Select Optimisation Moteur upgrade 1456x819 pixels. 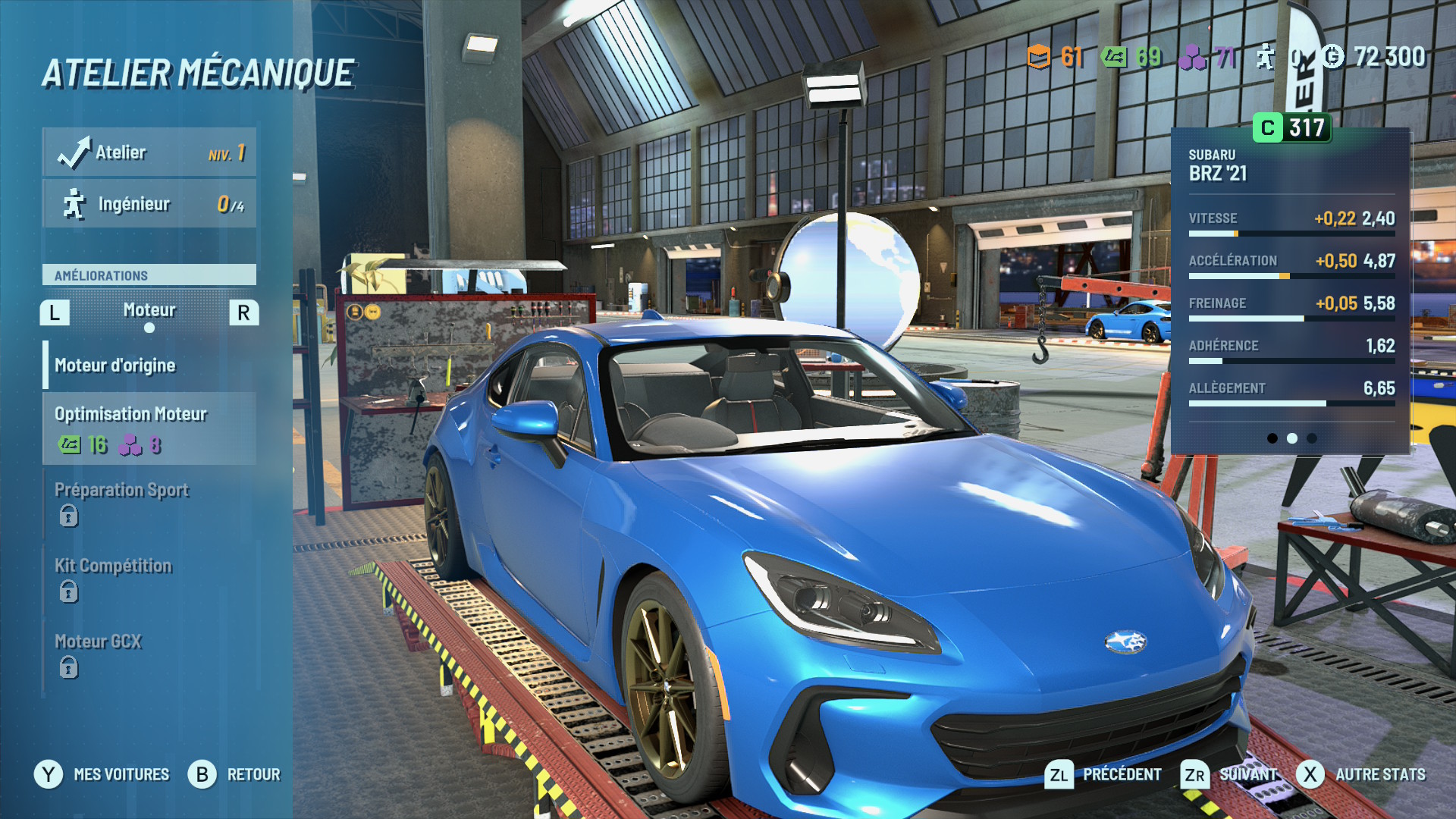pyautogui.click(x=149, y=428)
